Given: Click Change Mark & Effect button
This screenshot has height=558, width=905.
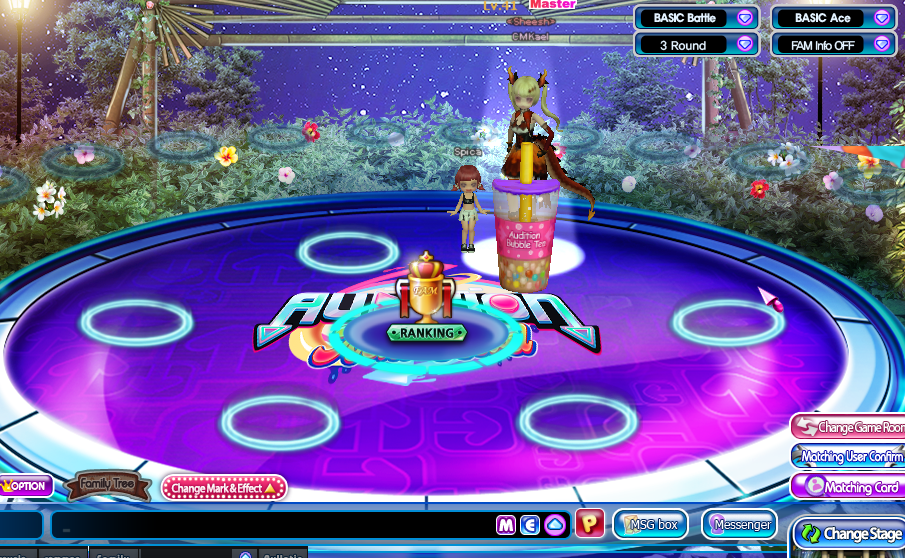Looking at the screenshot, I should click(224, 487).
